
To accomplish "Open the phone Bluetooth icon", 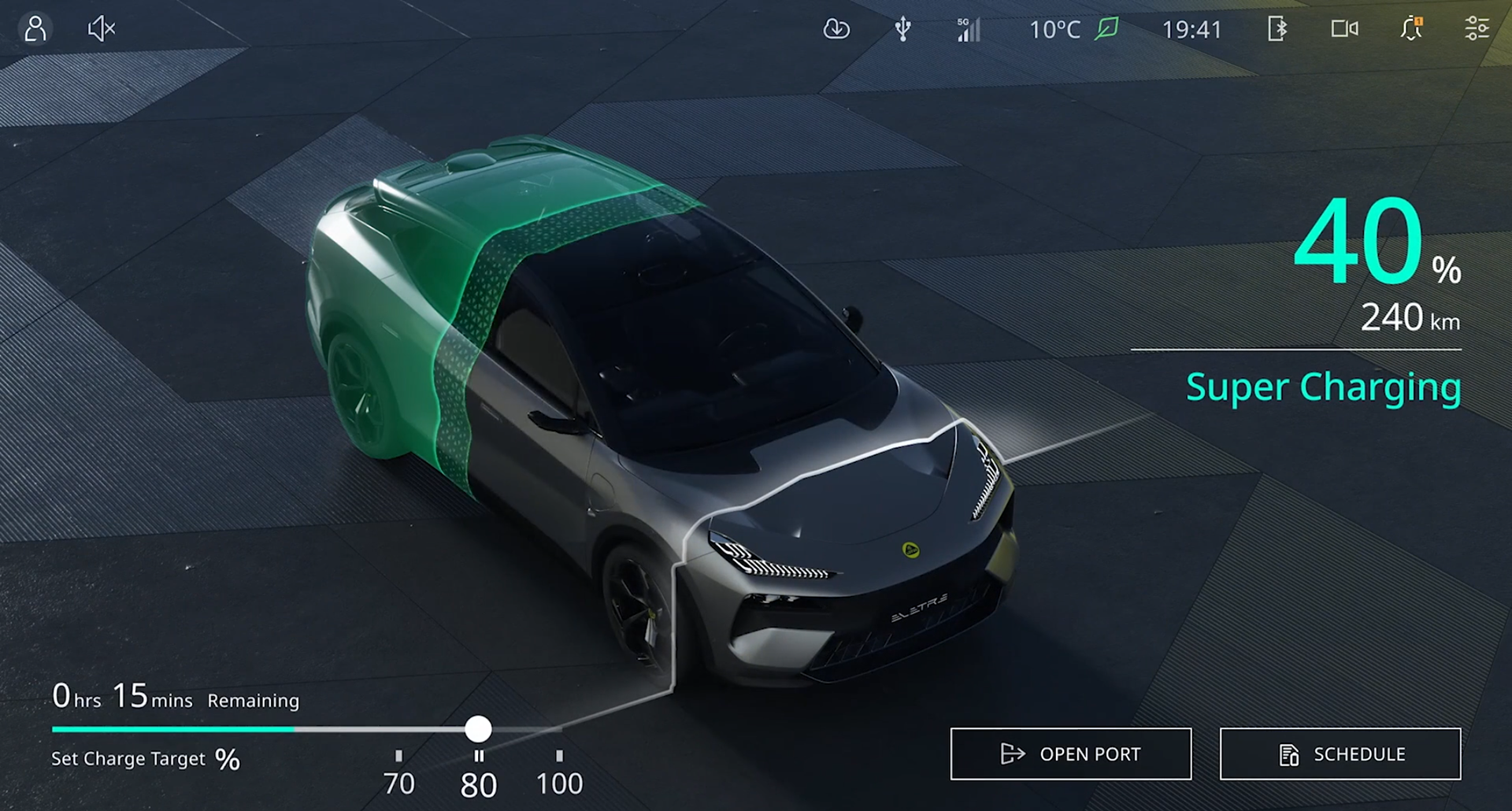I will click(x=1277, y=29).
